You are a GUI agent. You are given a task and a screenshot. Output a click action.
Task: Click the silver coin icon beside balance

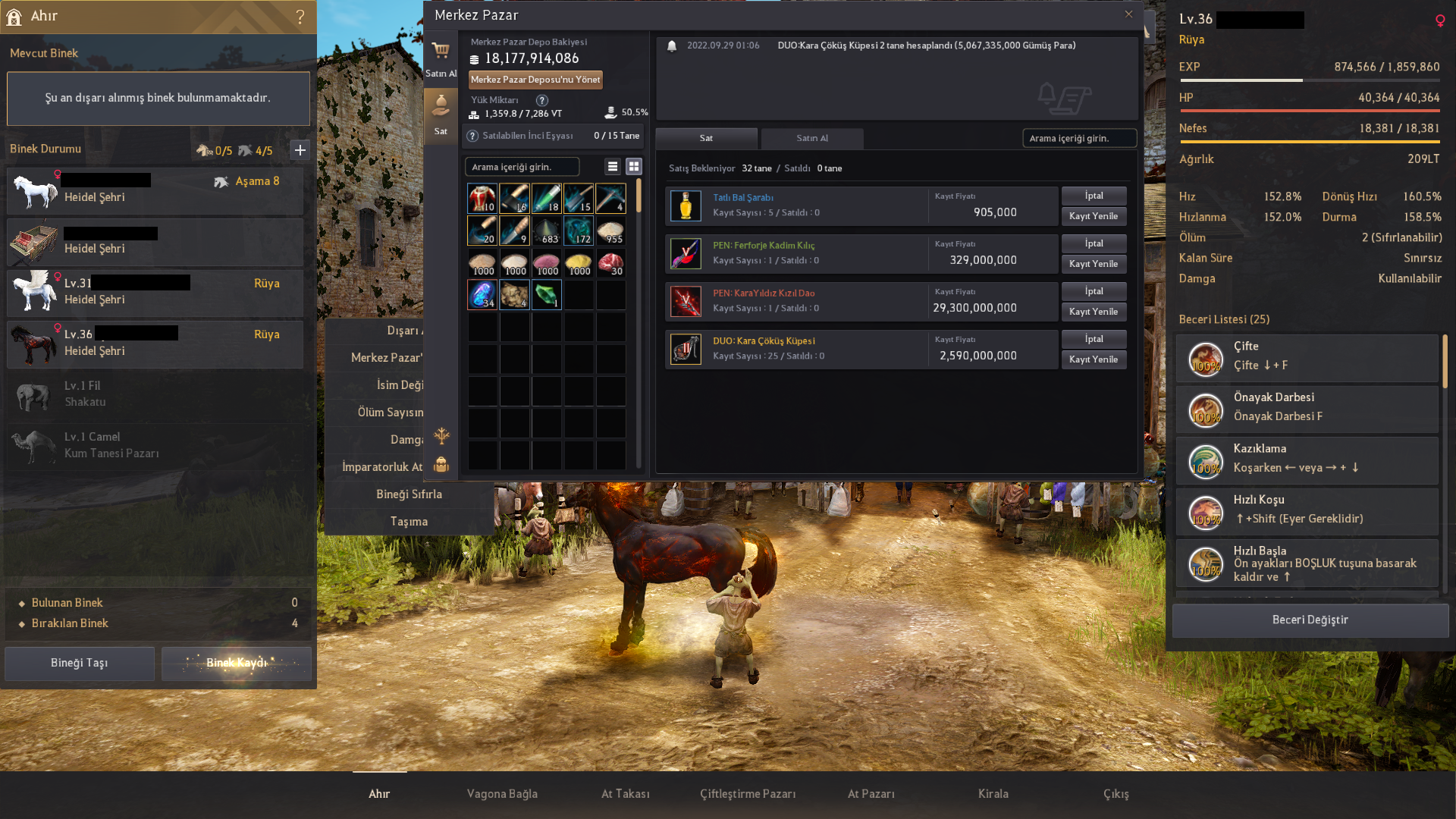(473, 58)
